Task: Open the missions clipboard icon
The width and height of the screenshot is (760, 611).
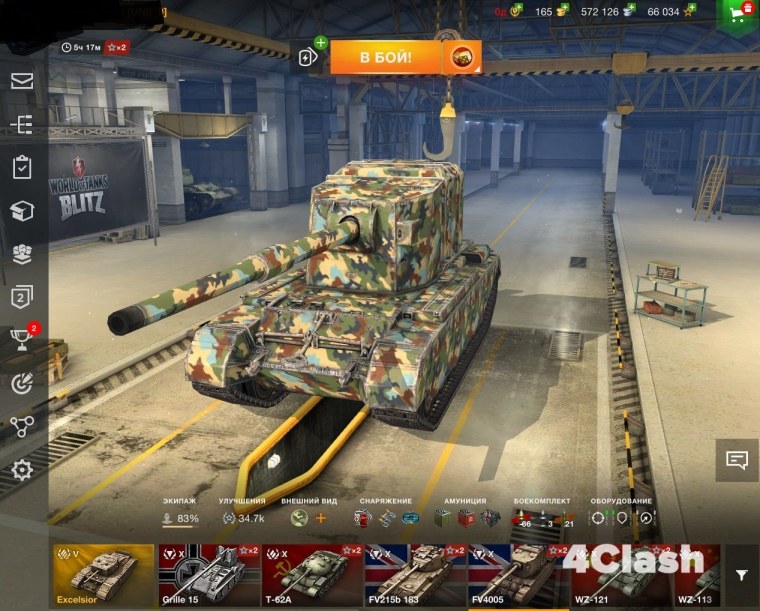Action: click(22, 167)
